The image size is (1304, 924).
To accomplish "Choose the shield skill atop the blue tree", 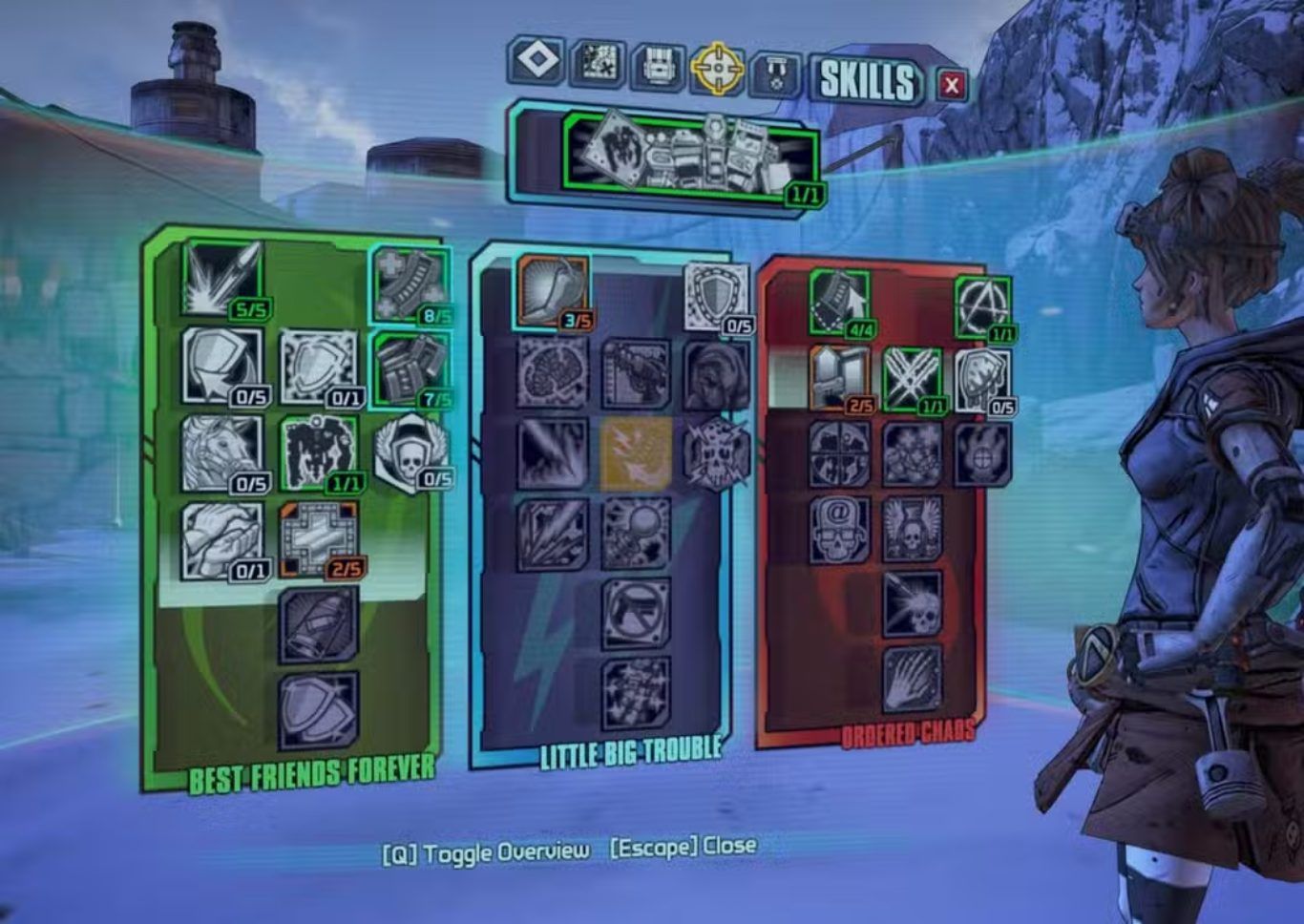I will [715, 298].
